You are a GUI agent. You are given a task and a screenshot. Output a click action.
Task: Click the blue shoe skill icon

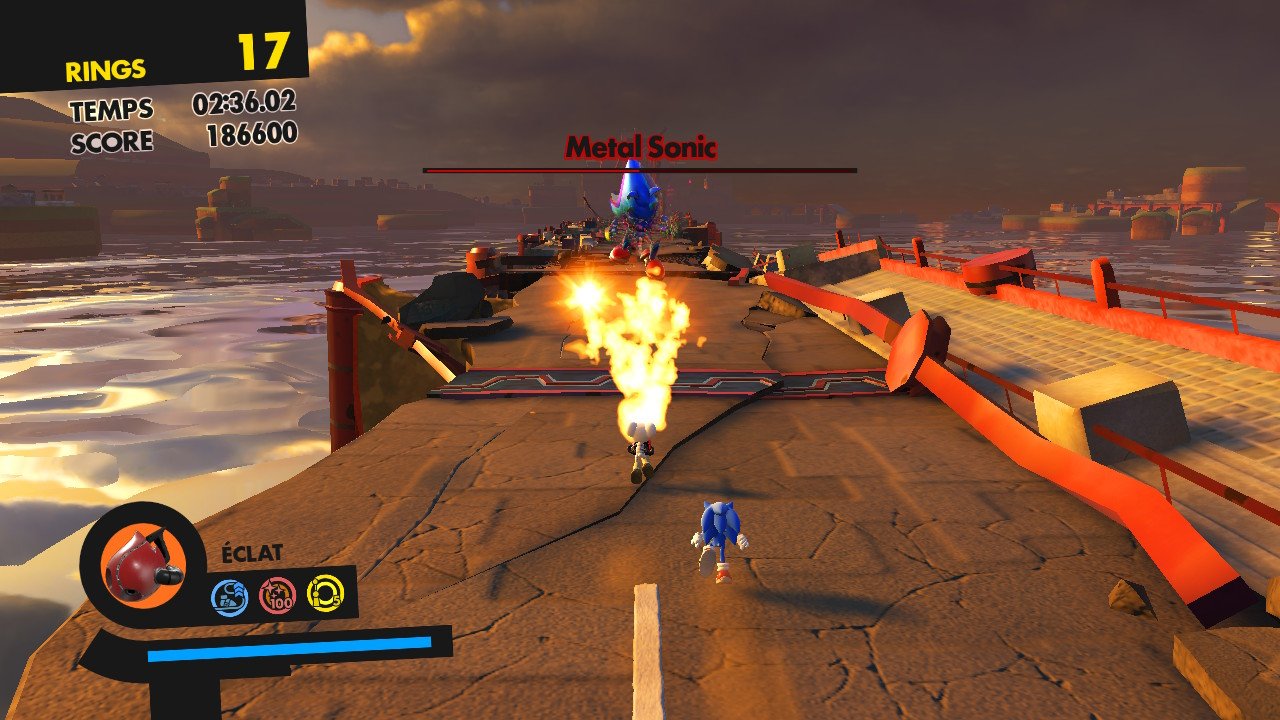click(229, 597)
